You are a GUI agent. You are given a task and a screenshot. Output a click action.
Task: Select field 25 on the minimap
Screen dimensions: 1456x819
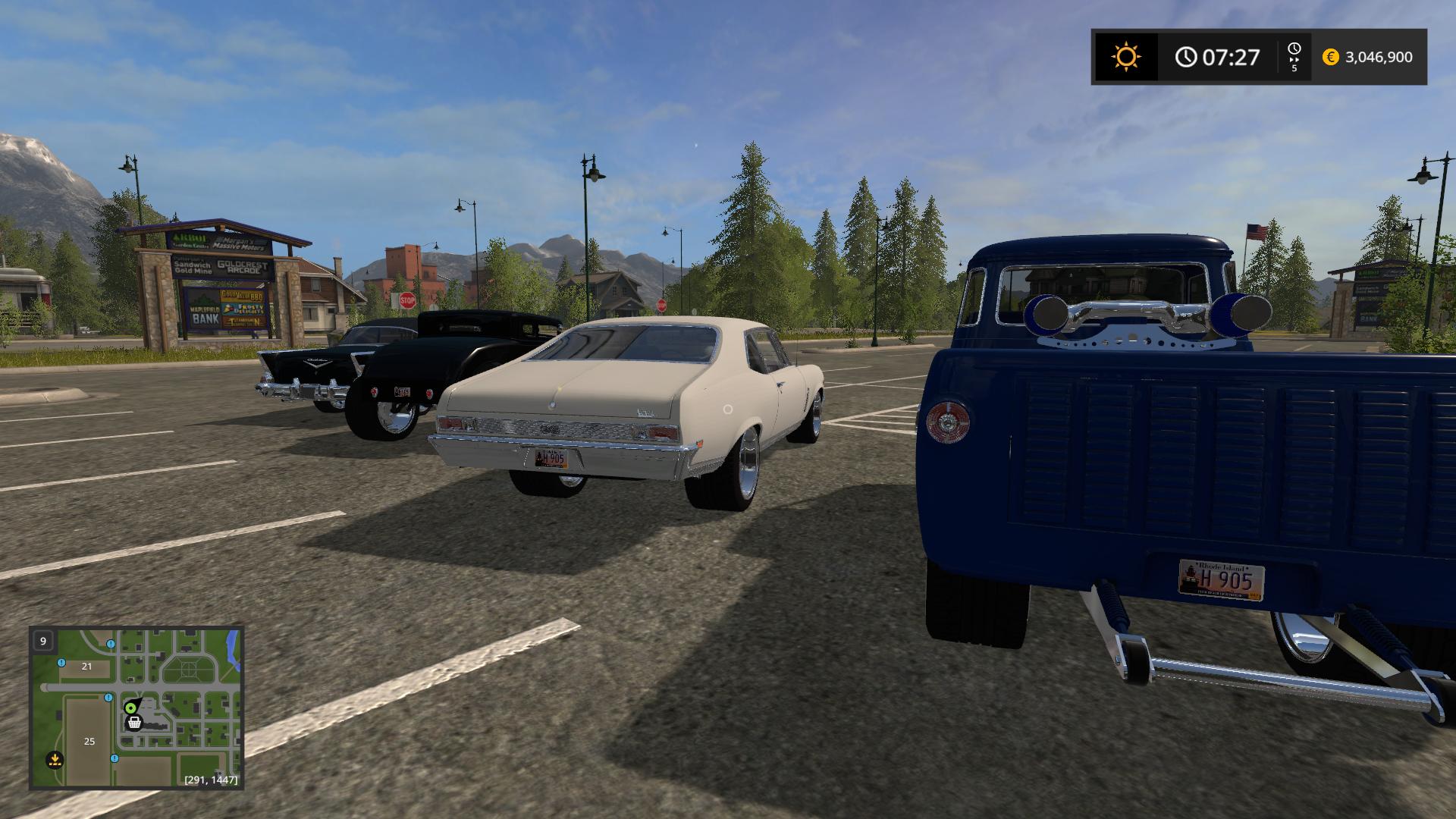(89, 741)
